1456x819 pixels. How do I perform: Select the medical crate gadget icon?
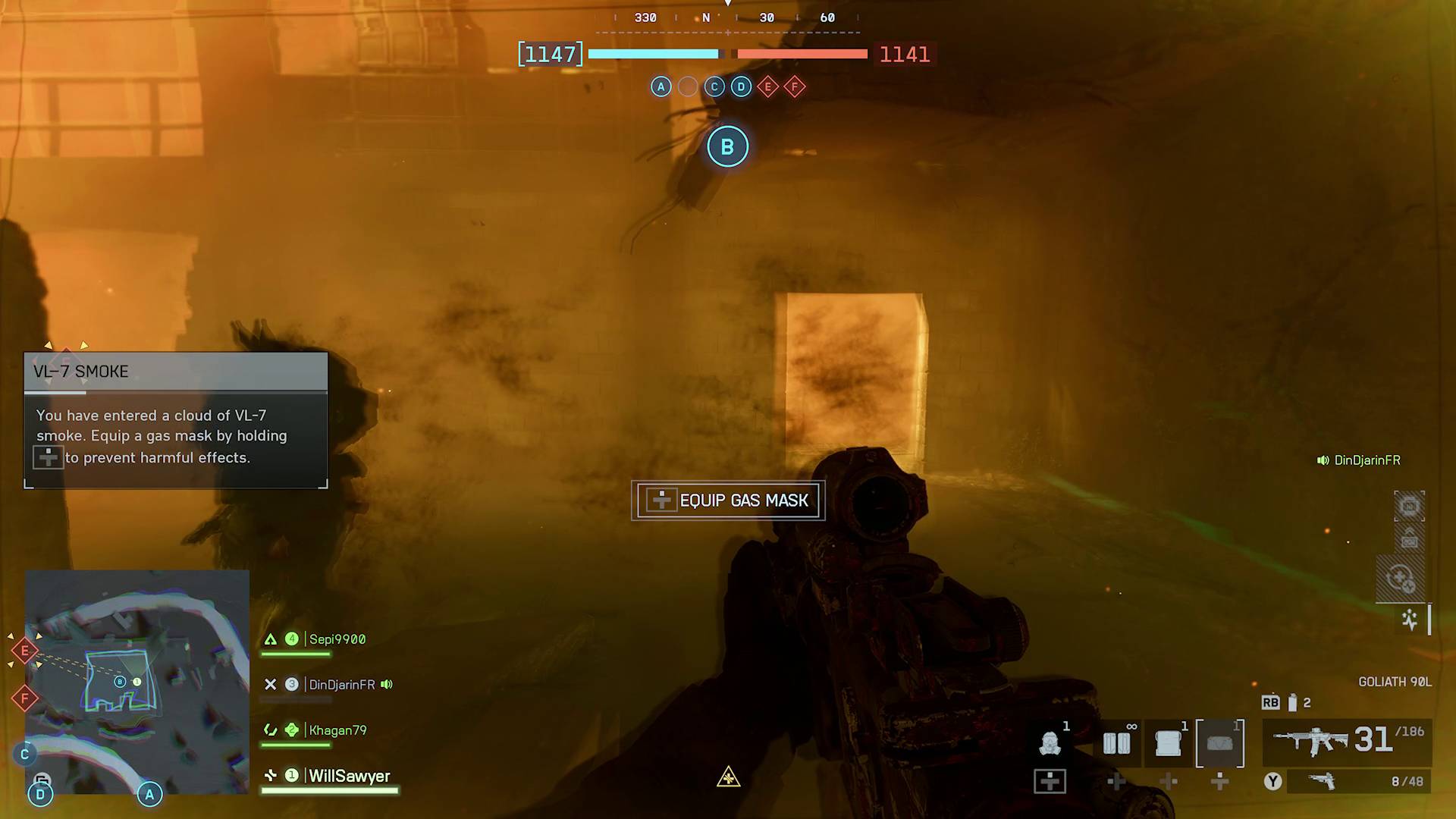pos(1168,742)
